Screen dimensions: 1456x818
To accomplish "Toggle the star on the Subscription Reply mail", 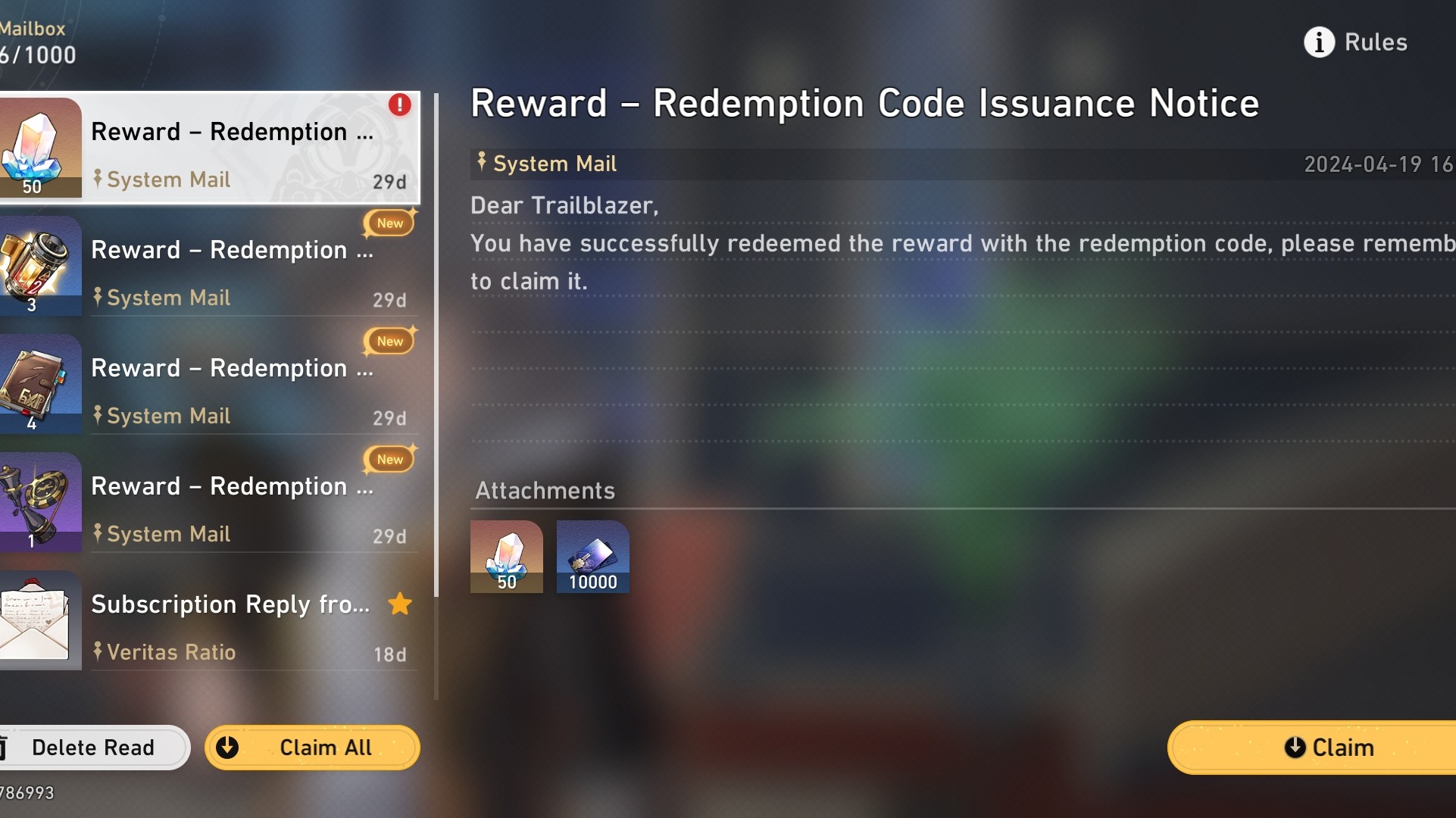I will click(399, 604).
